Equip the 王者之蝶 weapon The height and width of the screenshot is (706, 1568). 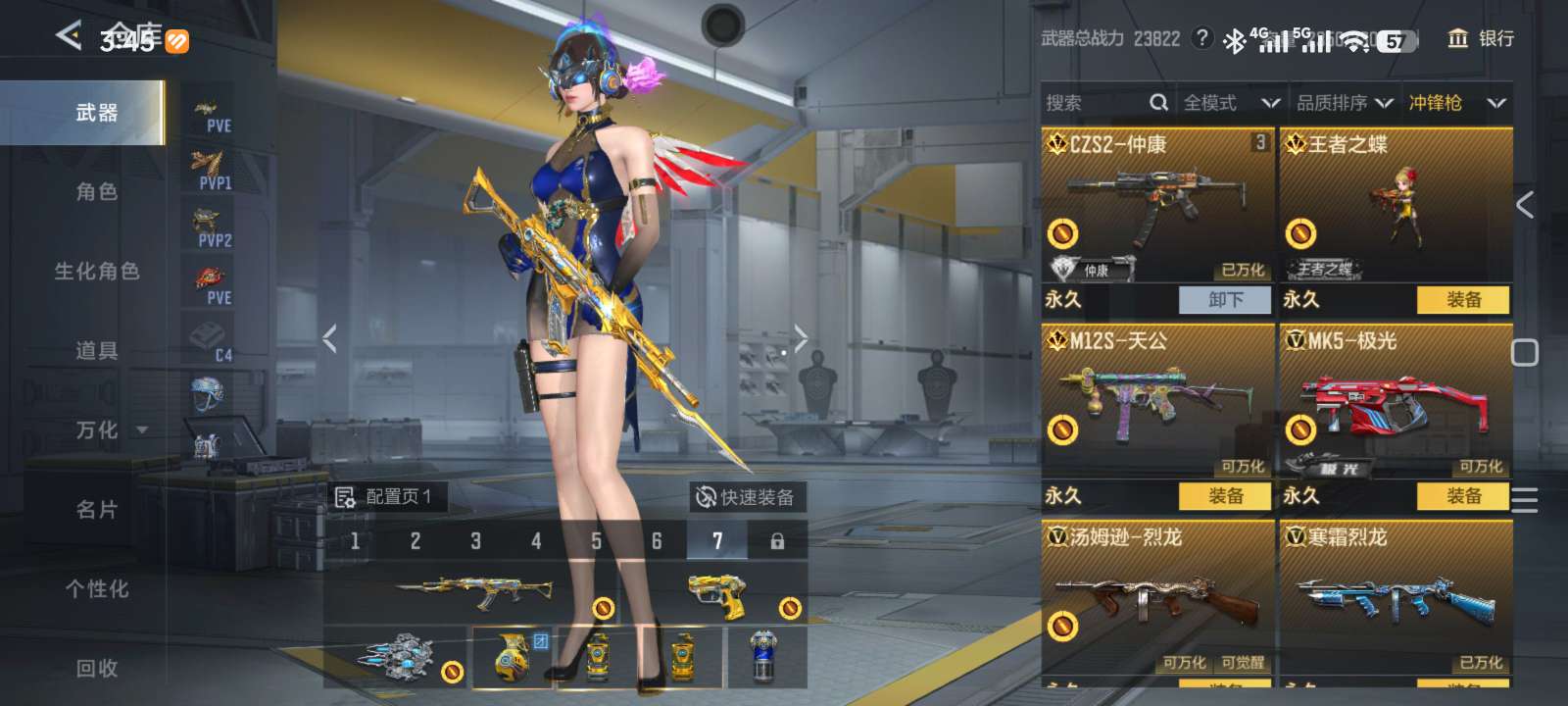click(x=1463, y=300)
